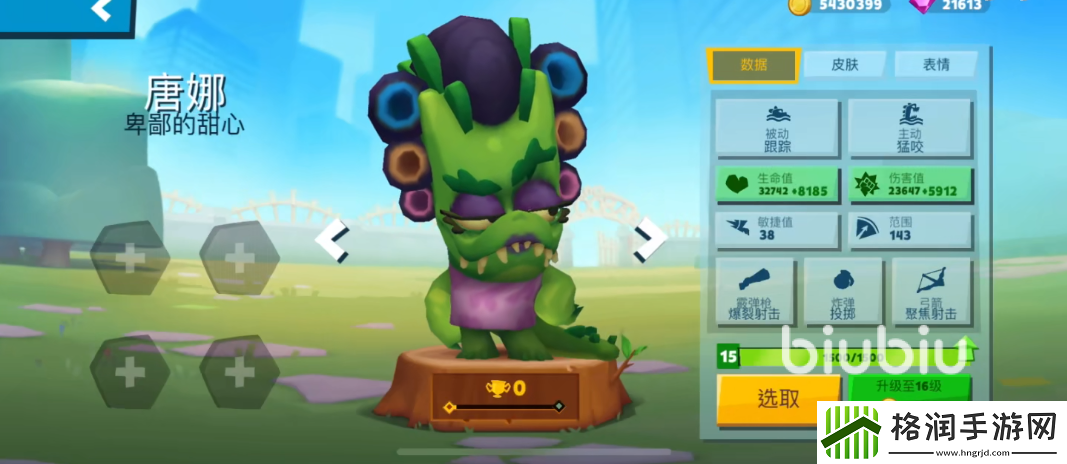Screen dimensions: 1067x464
Task: Open the 霰弹枪 爆裂射击 weapon tile
Action: 756,292
